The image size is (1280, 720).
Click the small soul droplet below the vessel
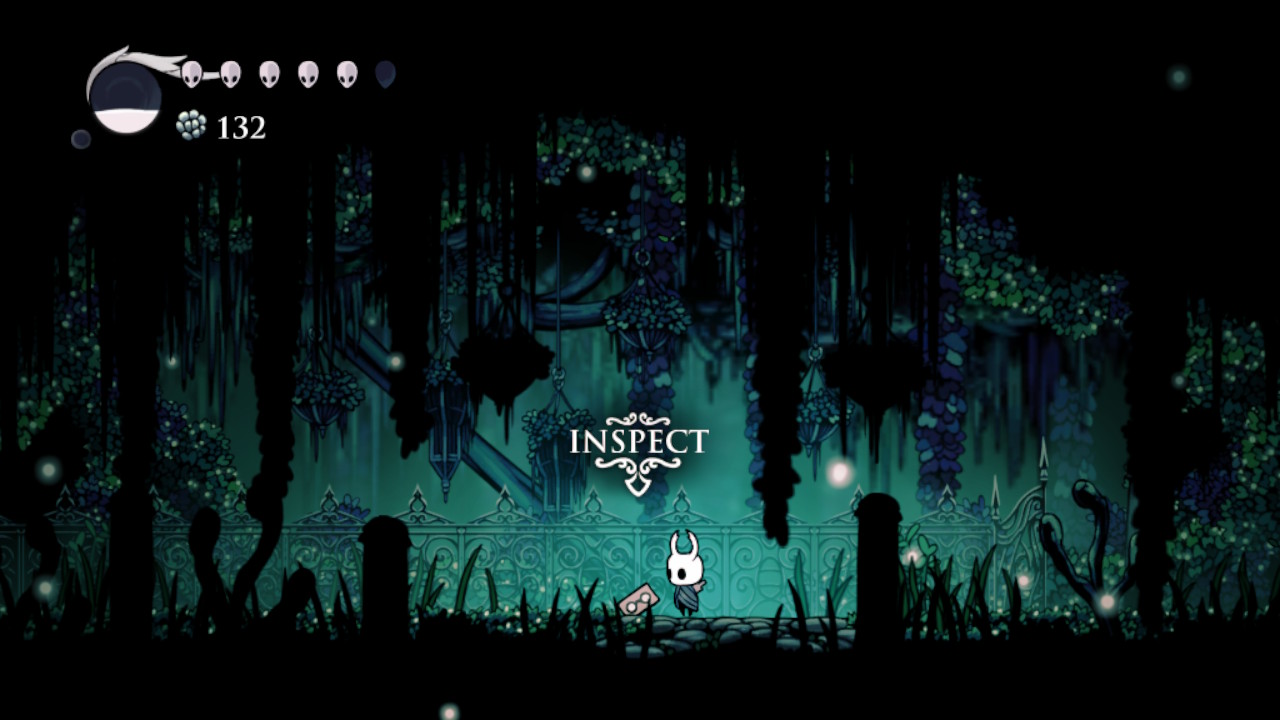pyautogui.click(x=80, y=138)
